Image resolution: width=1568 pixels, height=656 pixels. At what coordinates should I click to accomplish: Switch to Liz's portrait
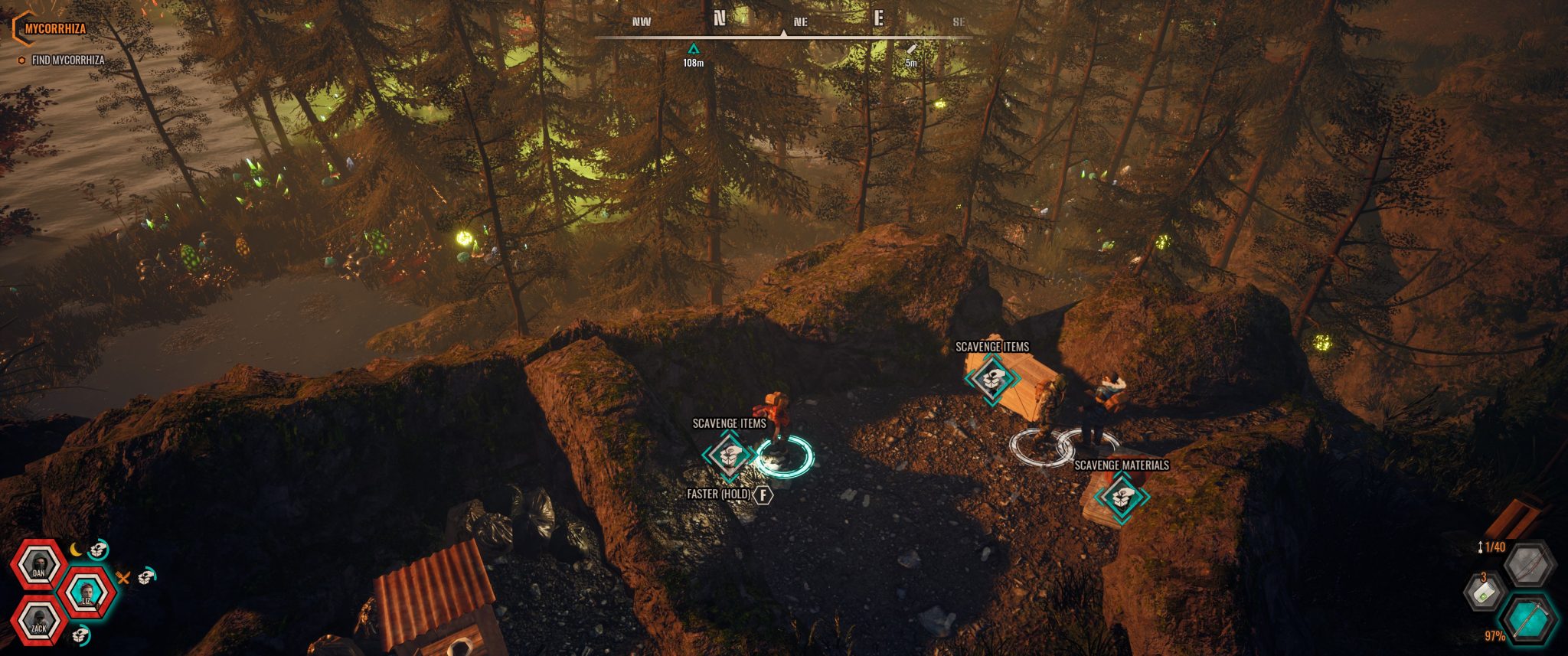click(x=87, y=592)
